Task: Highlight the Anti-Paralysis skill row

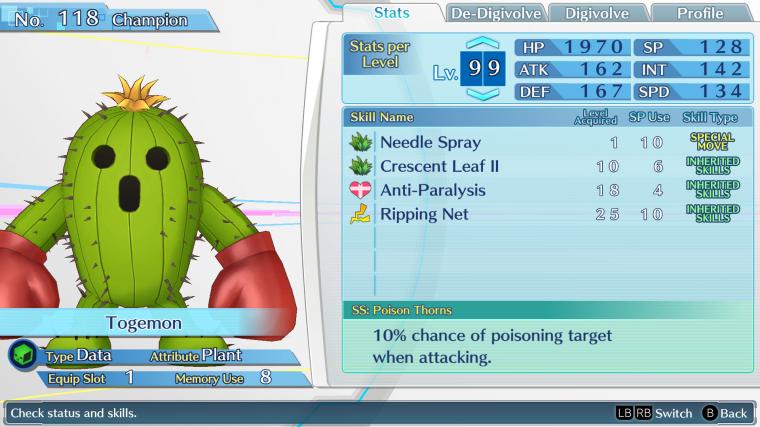Action: click(x=545, y=190)
